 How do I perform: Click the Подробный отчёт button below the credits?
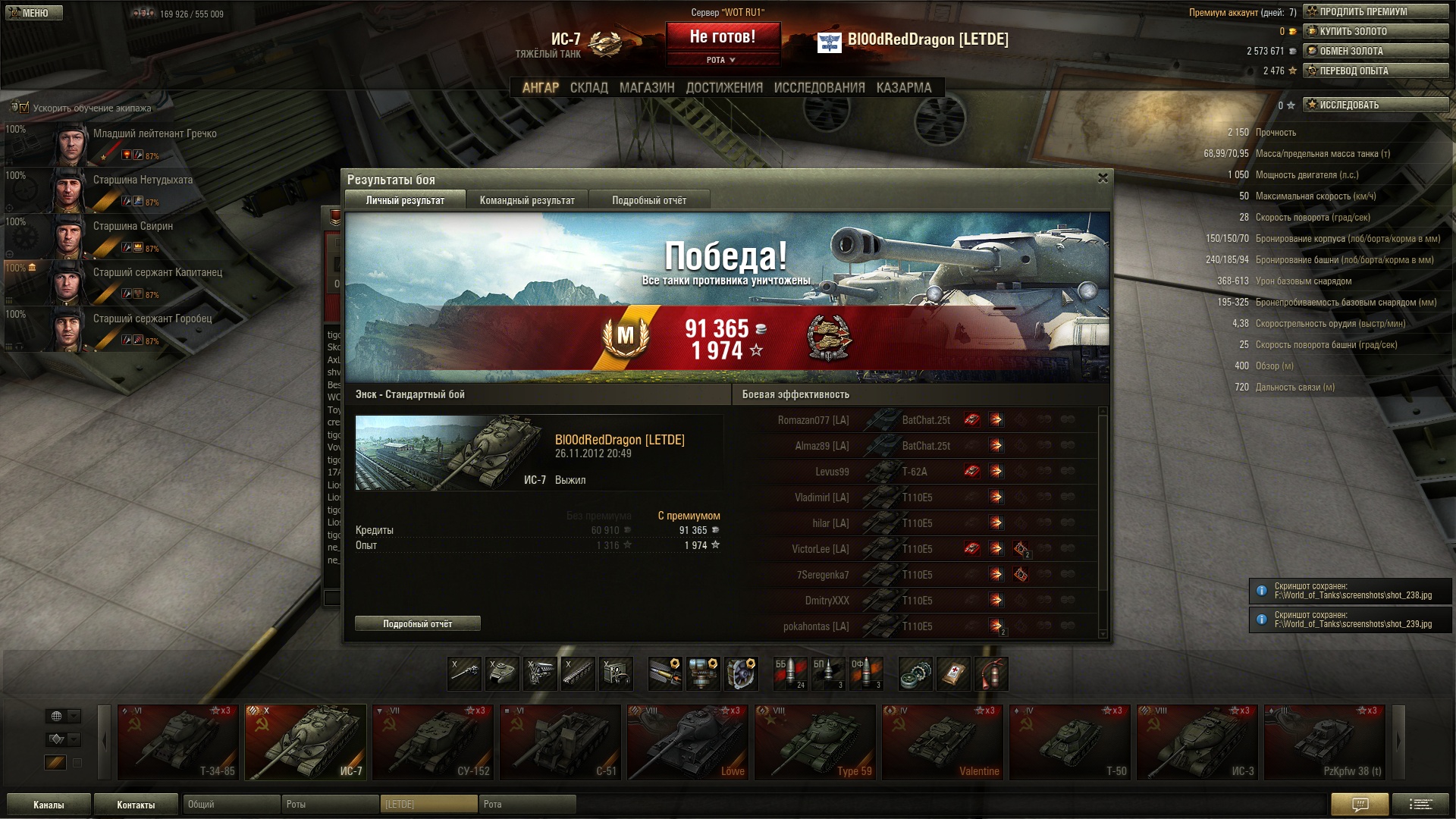click(x=417, y=623)
